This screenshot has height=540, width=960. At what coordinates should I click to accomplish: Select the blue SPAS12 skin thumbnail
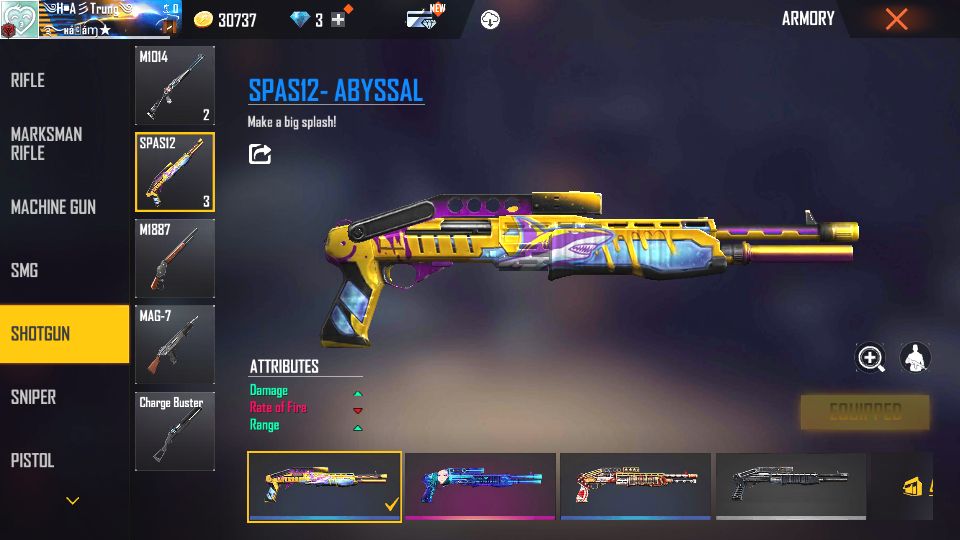point(480,486)
